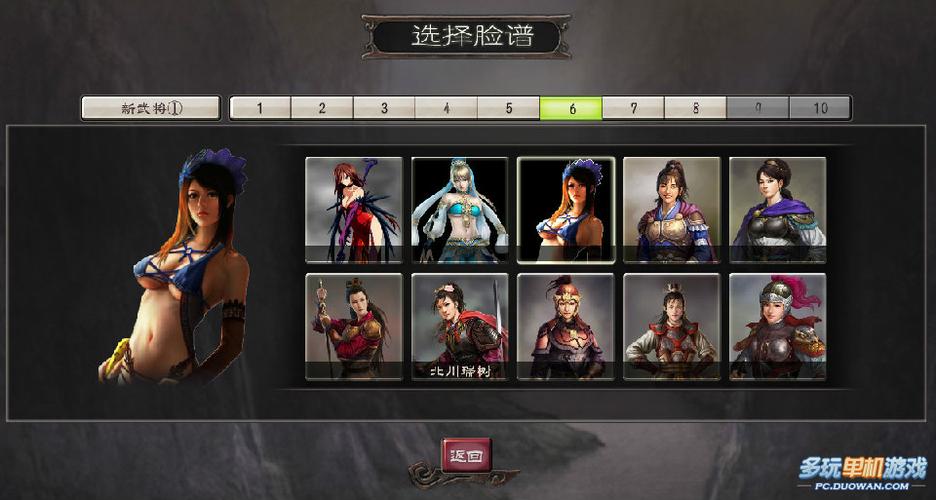Pick the smiling ponytail woman in armor portrait
Screen dimensions: 936x500
tap(672, 210)
